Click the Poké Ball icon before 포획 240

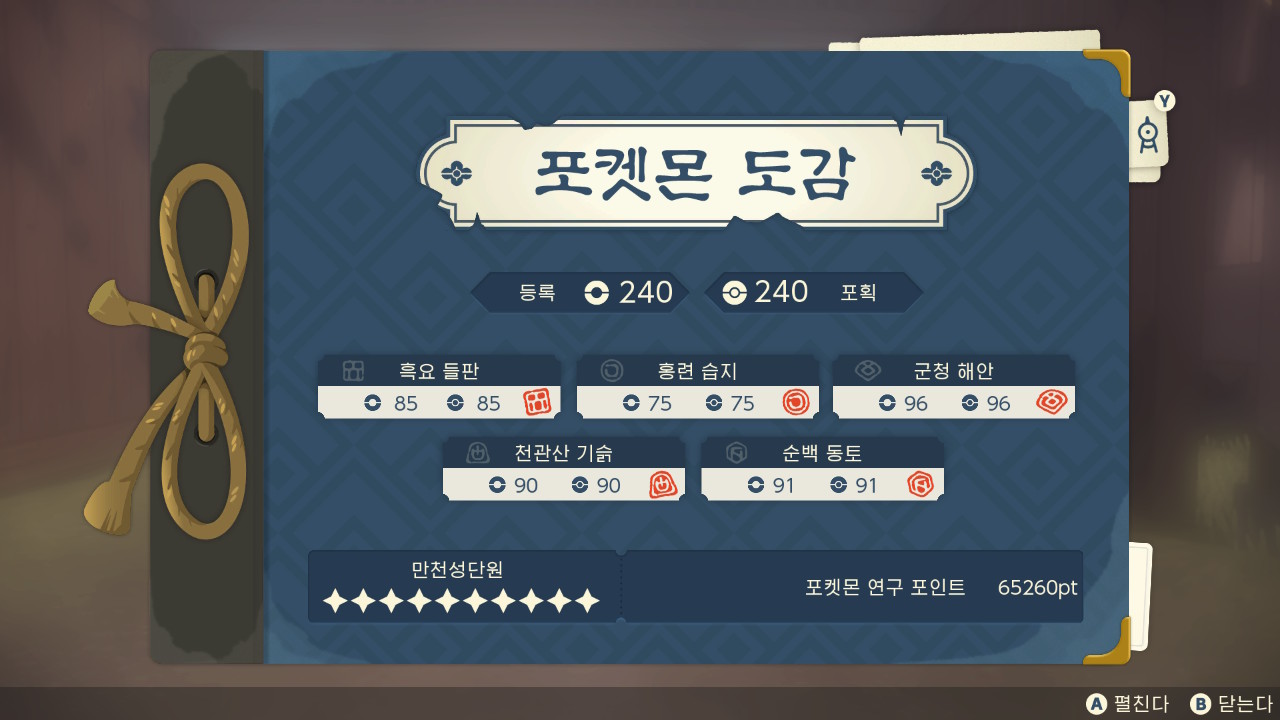(736, 292)
